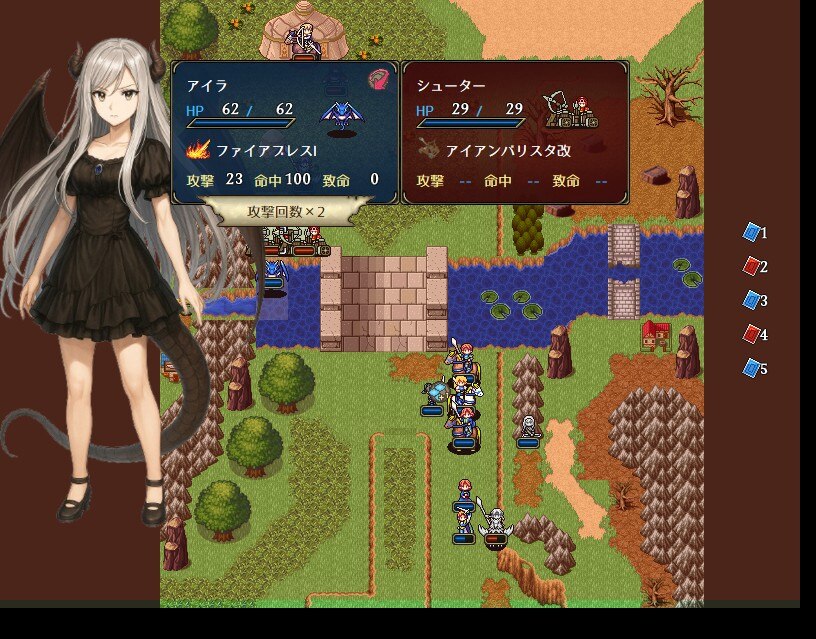
Task: Select アイラ's blue battle forecast panel
Action: 284,132
